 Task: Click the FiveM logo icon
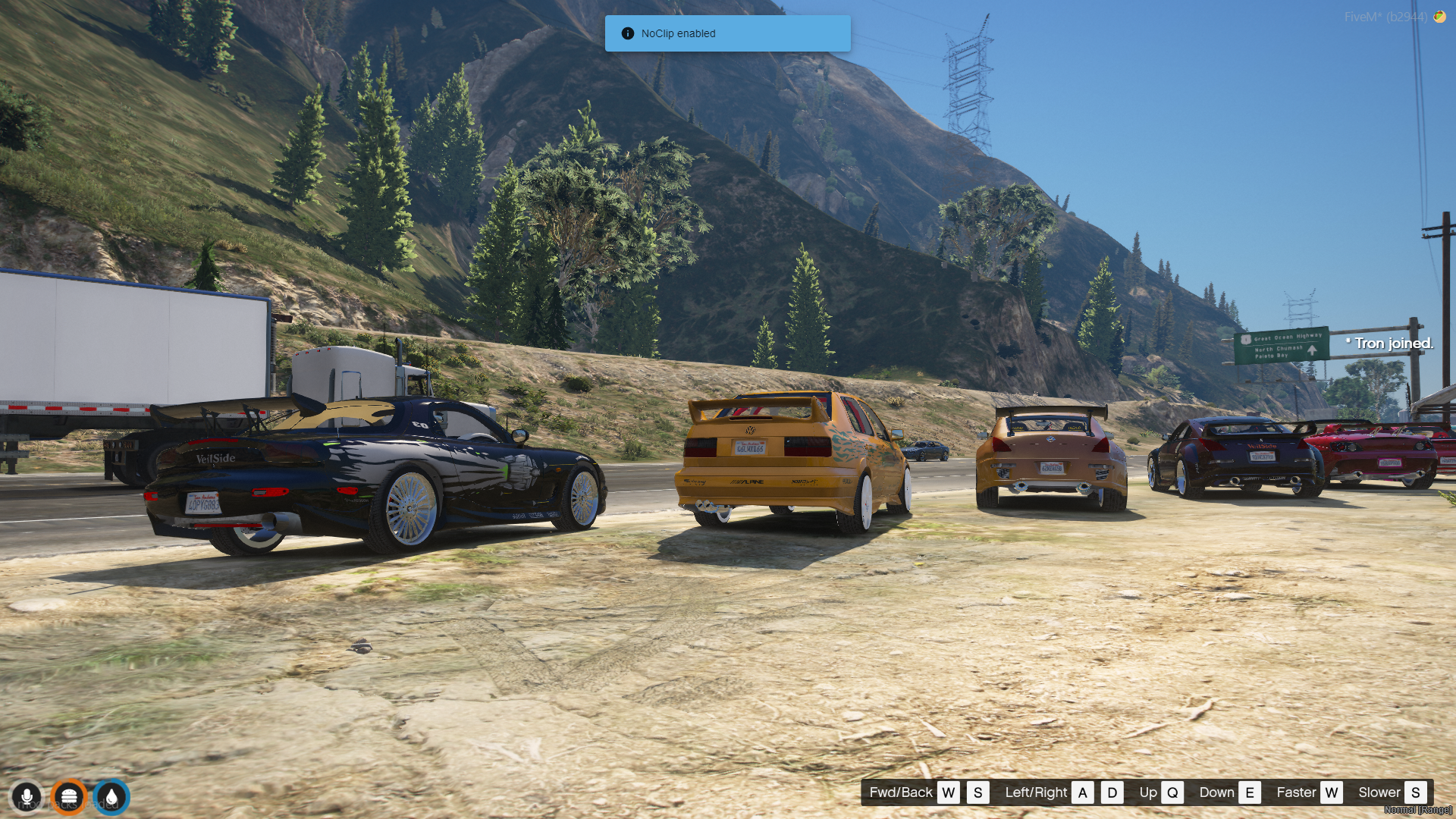click(1439, 17)
